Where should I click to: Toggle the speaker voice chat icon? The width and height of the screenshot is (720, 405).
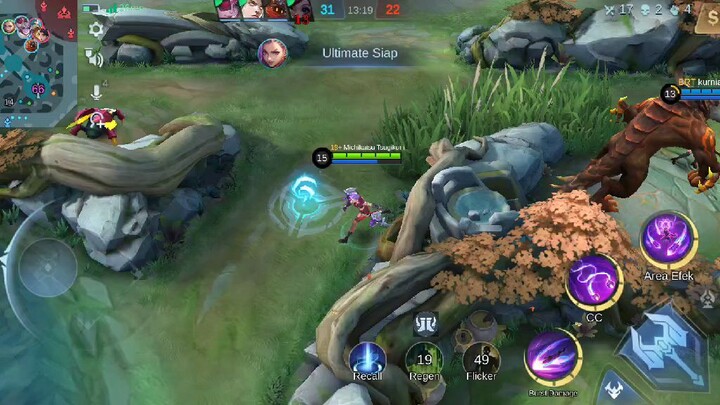point(96,59)
